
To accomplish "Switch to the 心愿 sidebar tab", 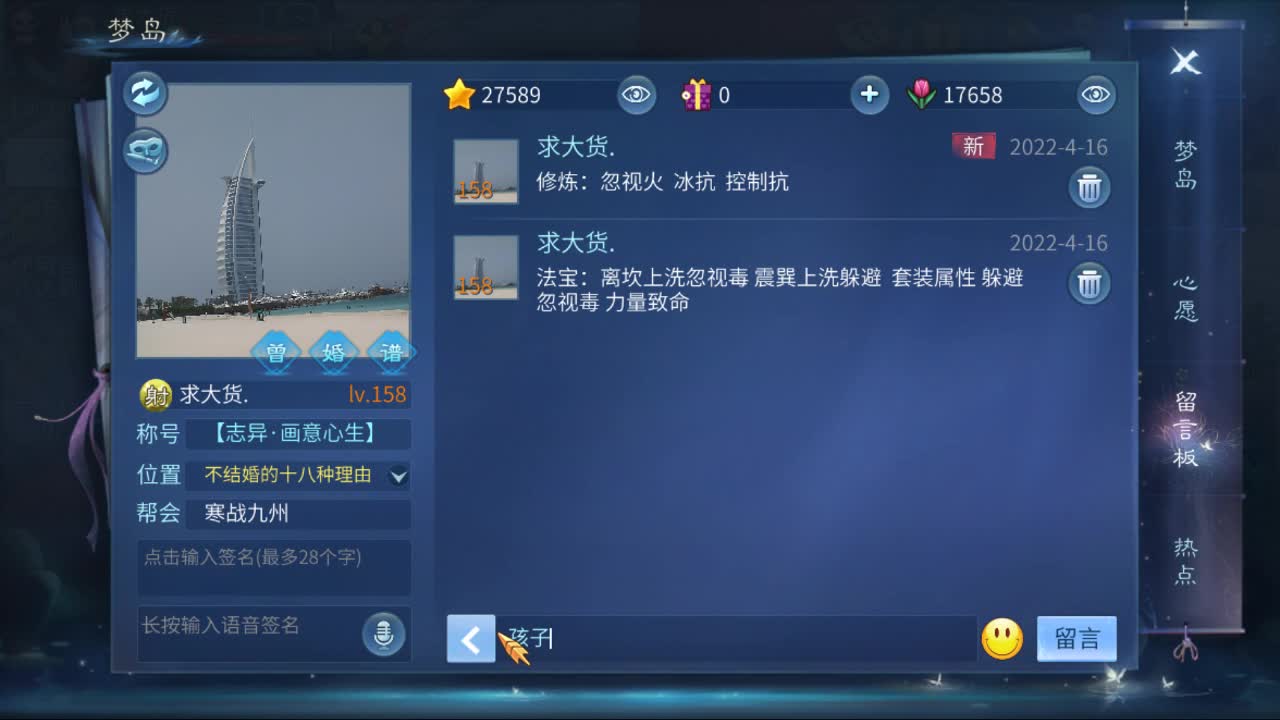I will 1186,298.
